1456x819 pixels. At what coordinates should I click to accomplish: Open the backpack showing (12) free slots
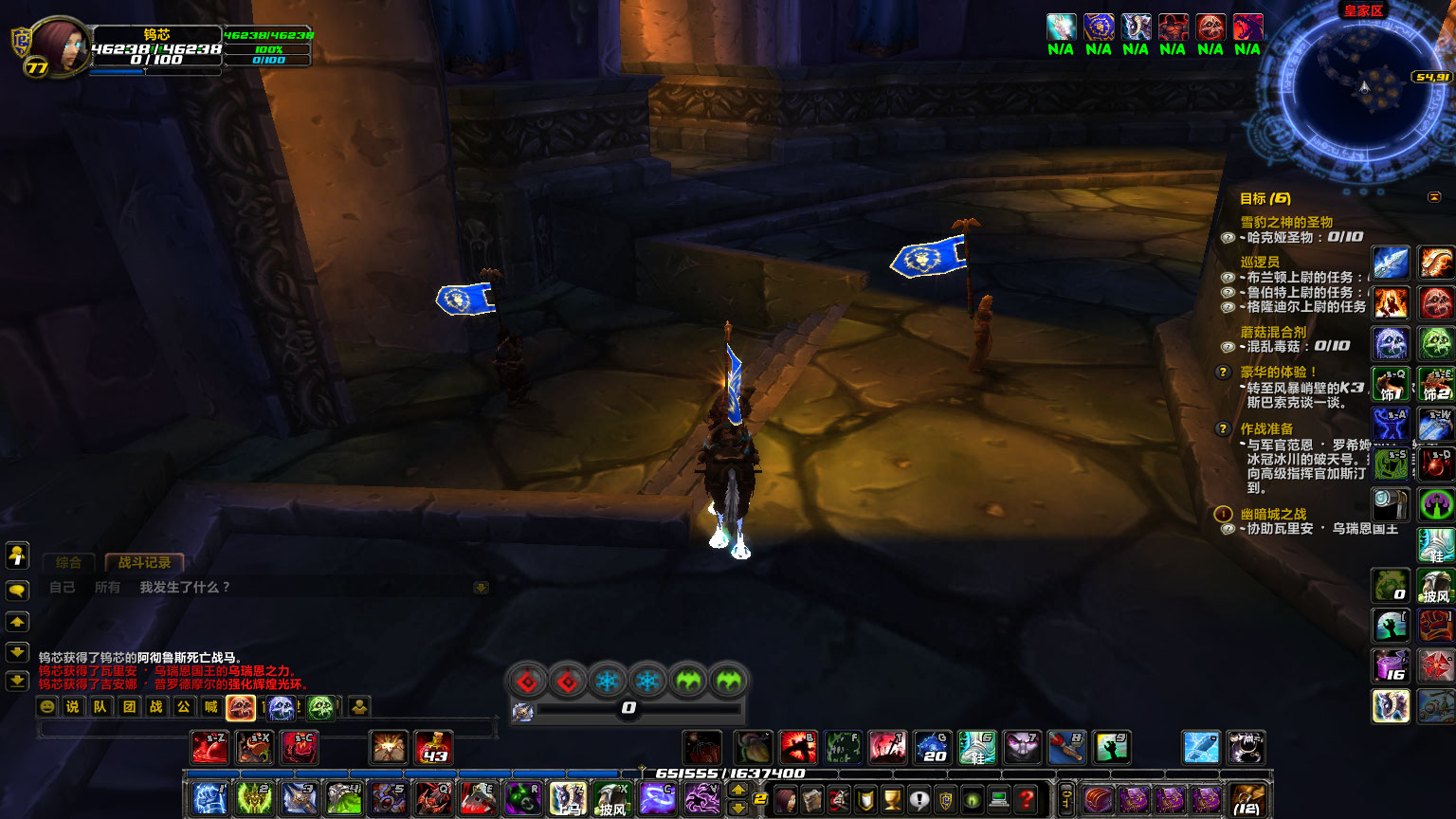tap(1247, 799)
